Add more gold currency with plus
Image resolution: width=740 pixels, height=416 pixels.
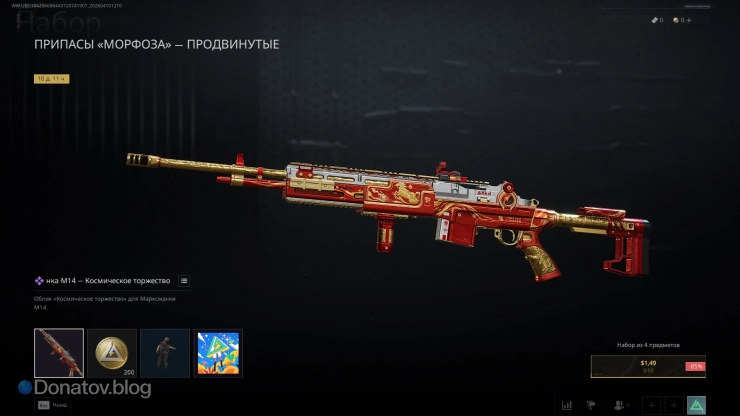[x=686, y=20]
